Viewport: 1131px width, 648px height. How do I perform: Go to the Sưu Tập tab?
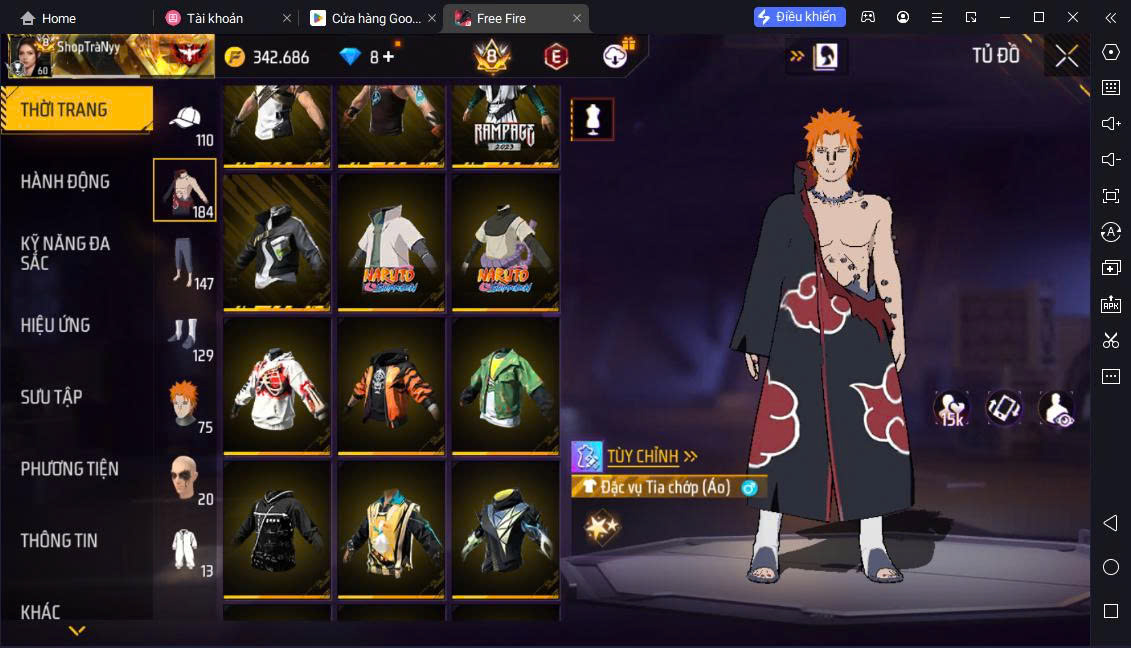(52, 397)
